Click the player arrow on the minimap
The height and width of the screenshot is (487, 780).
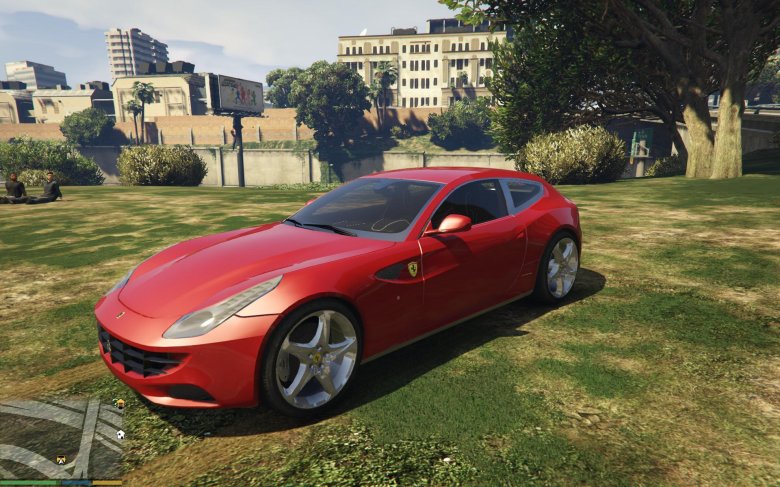click(60, 459)
